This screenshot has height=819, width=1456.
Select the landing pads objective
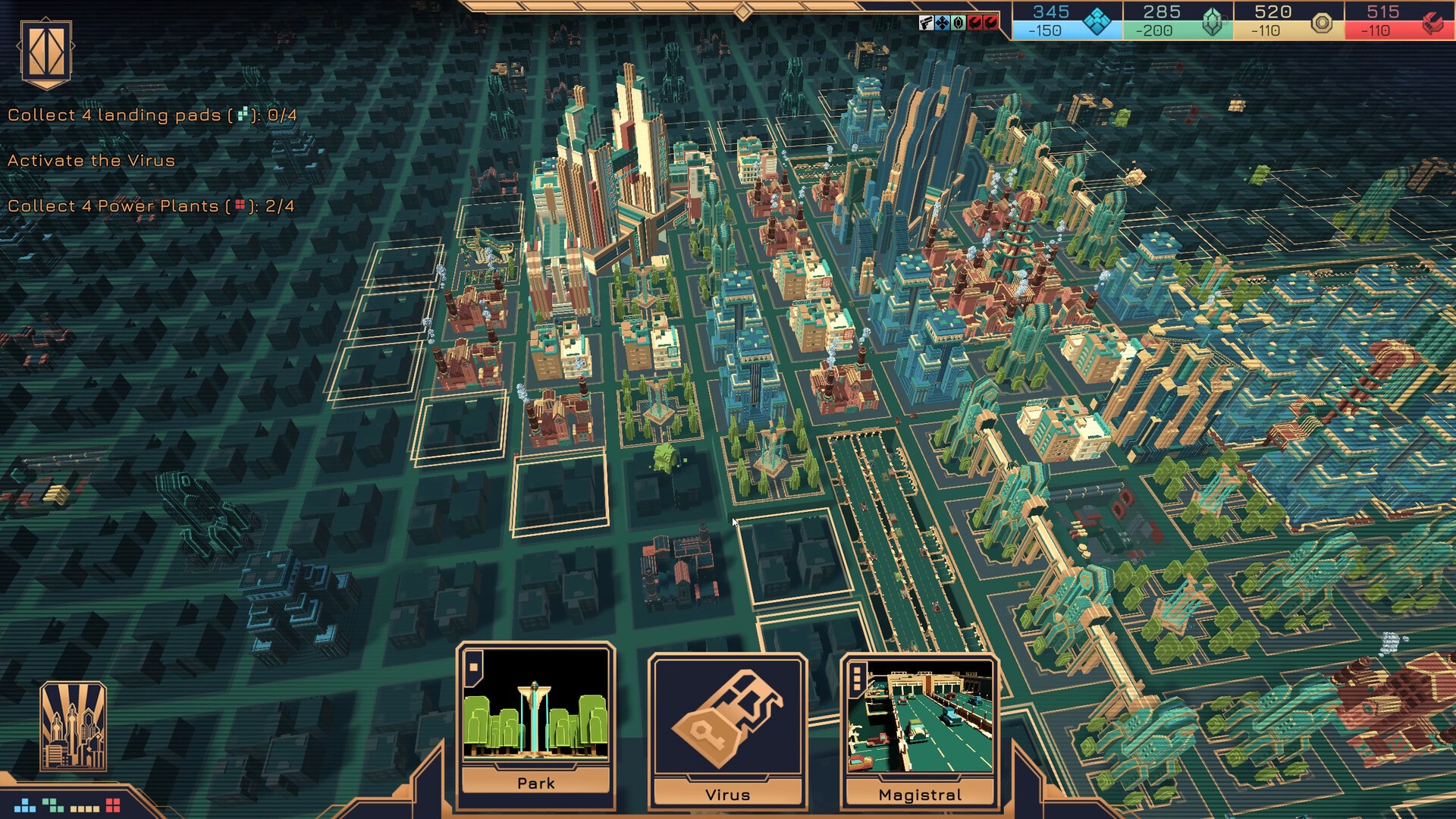(152, 115)
